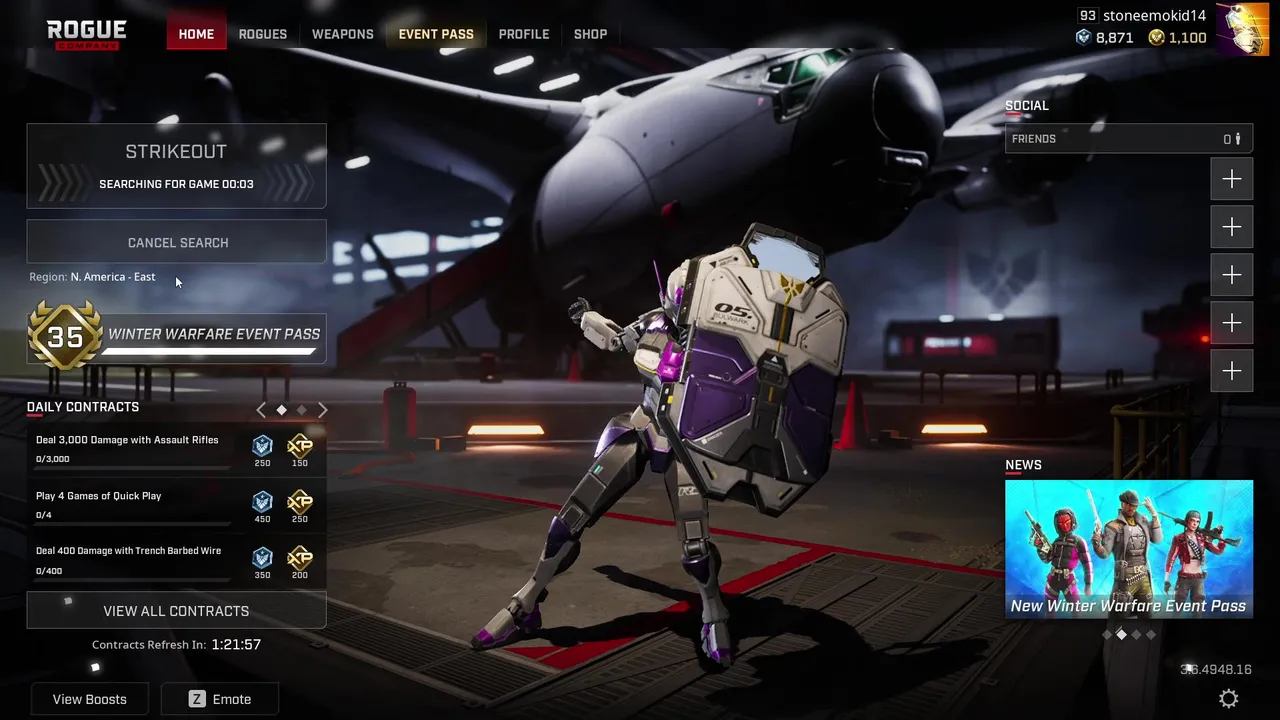Go to the Event Pass tab
The image size is (1280, 720).
point(436,34)
